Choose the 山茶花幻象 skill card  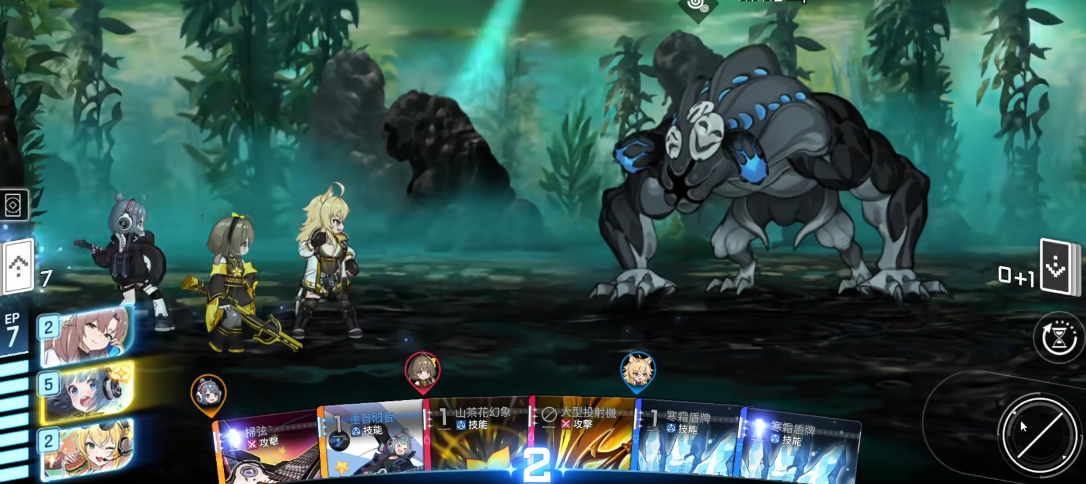[478, 440]
